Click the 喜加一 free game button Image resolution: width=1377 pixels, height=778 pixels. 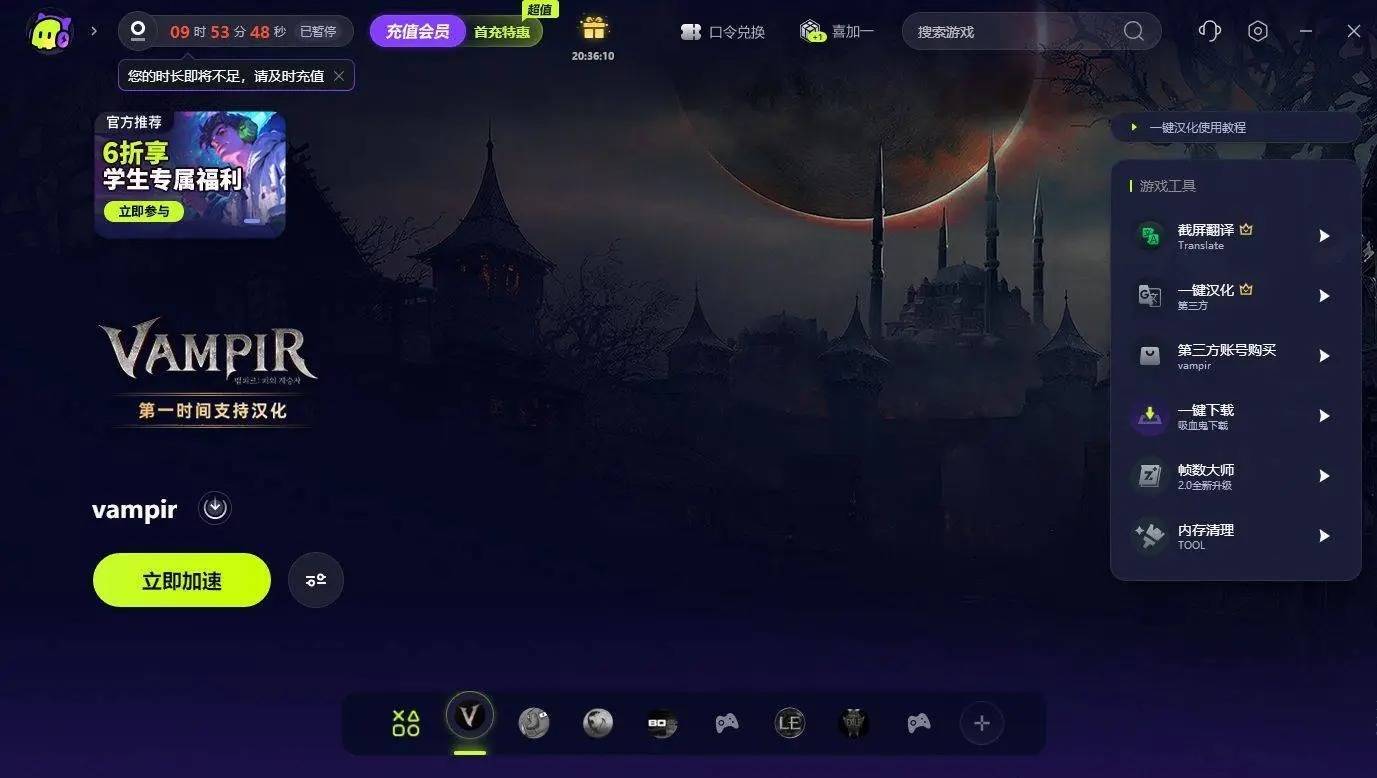838,32
